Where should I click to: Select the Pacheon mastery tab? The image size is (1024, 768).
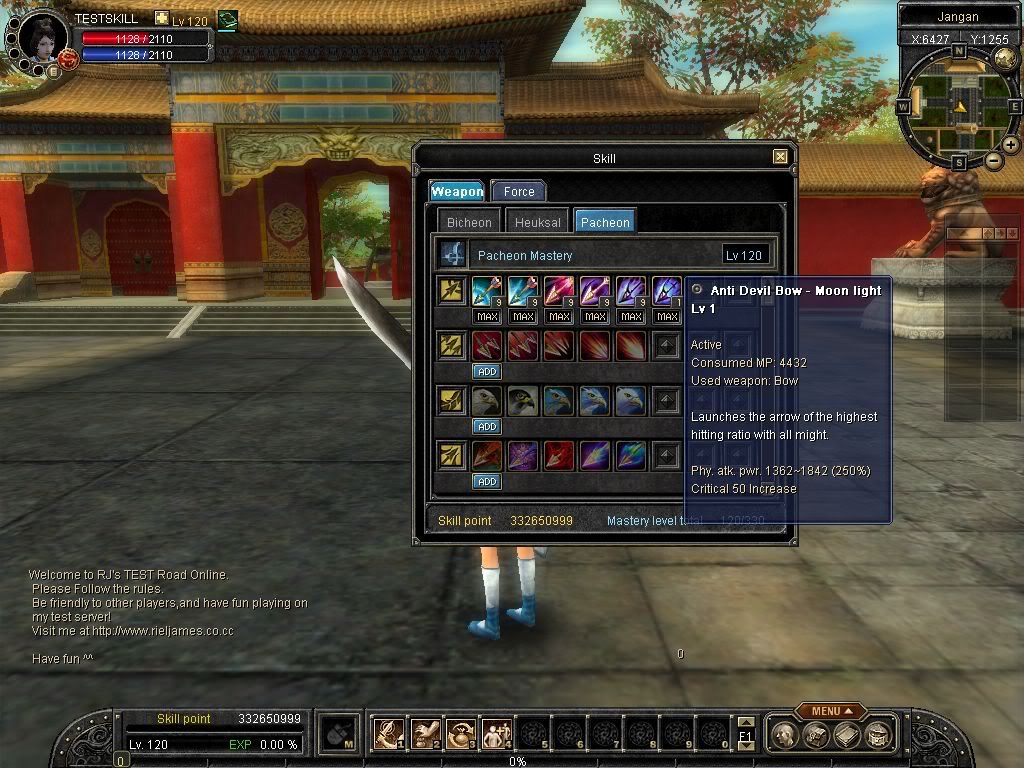click(x=605, y=222)
